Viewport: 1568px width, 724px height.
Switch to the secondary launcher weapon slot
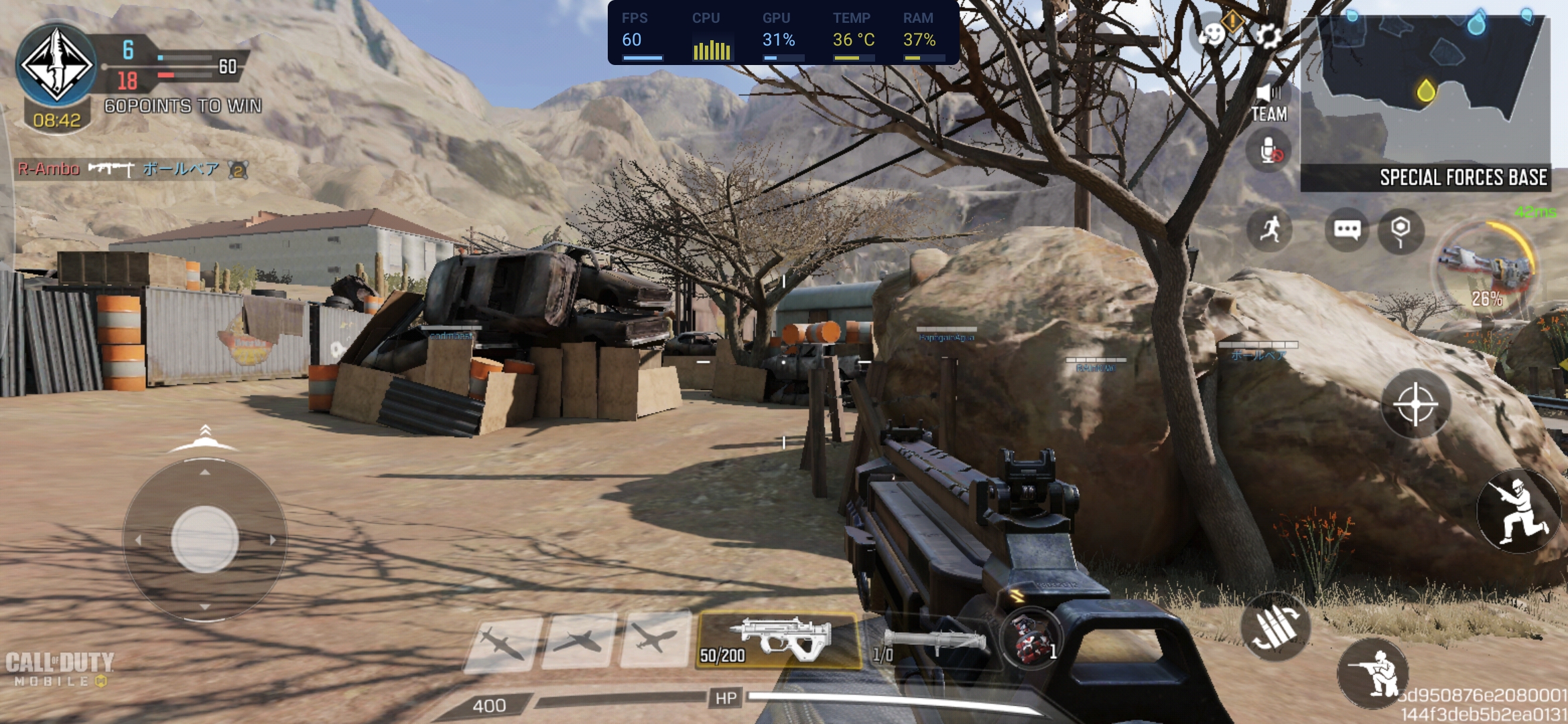(930, 644)
